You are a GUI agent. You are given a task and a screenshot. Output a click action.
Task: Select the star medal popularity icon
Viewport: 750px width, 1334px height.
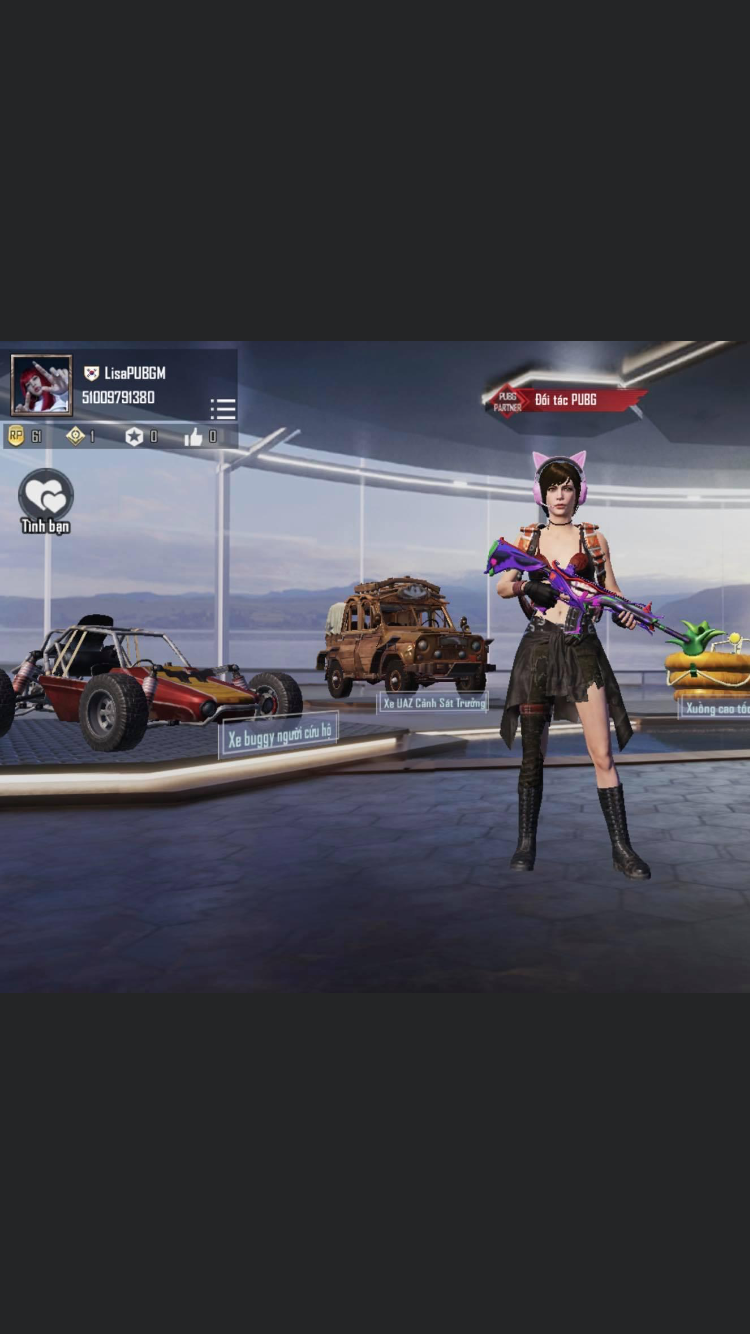point(134,437)
